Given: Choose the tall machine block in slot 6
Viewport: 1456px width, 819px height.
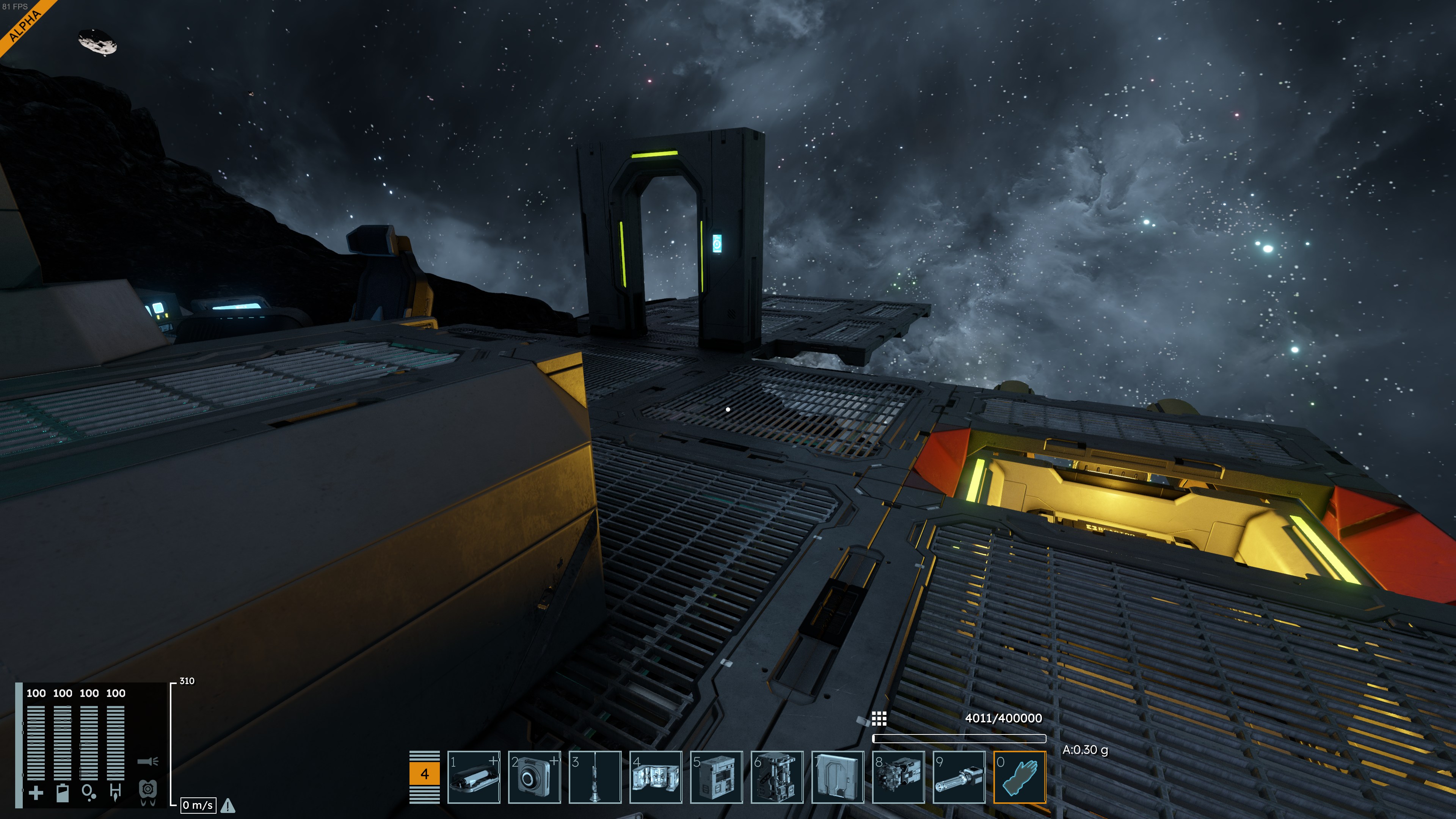Looking at the screenshot, I should pyautogui.click(x=777, y=777).
